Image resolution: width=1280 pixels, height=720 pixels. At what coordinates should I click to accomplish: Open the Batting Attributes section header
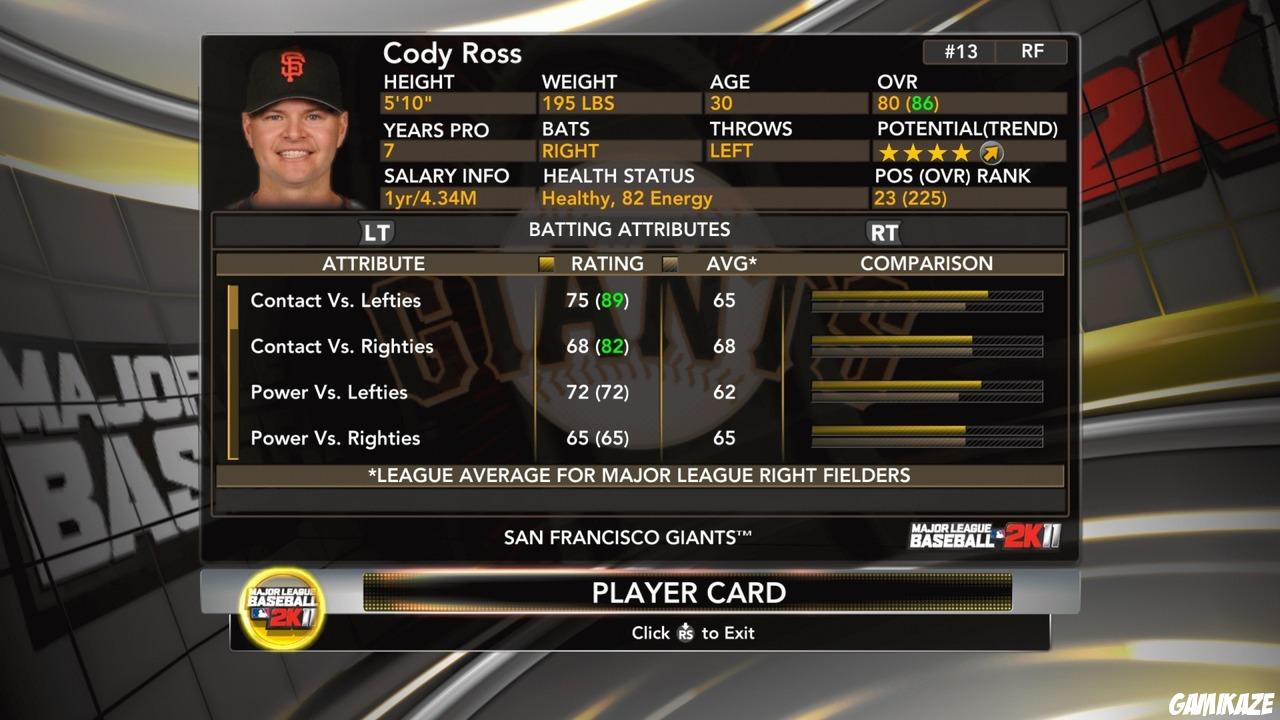coord(630,229)
